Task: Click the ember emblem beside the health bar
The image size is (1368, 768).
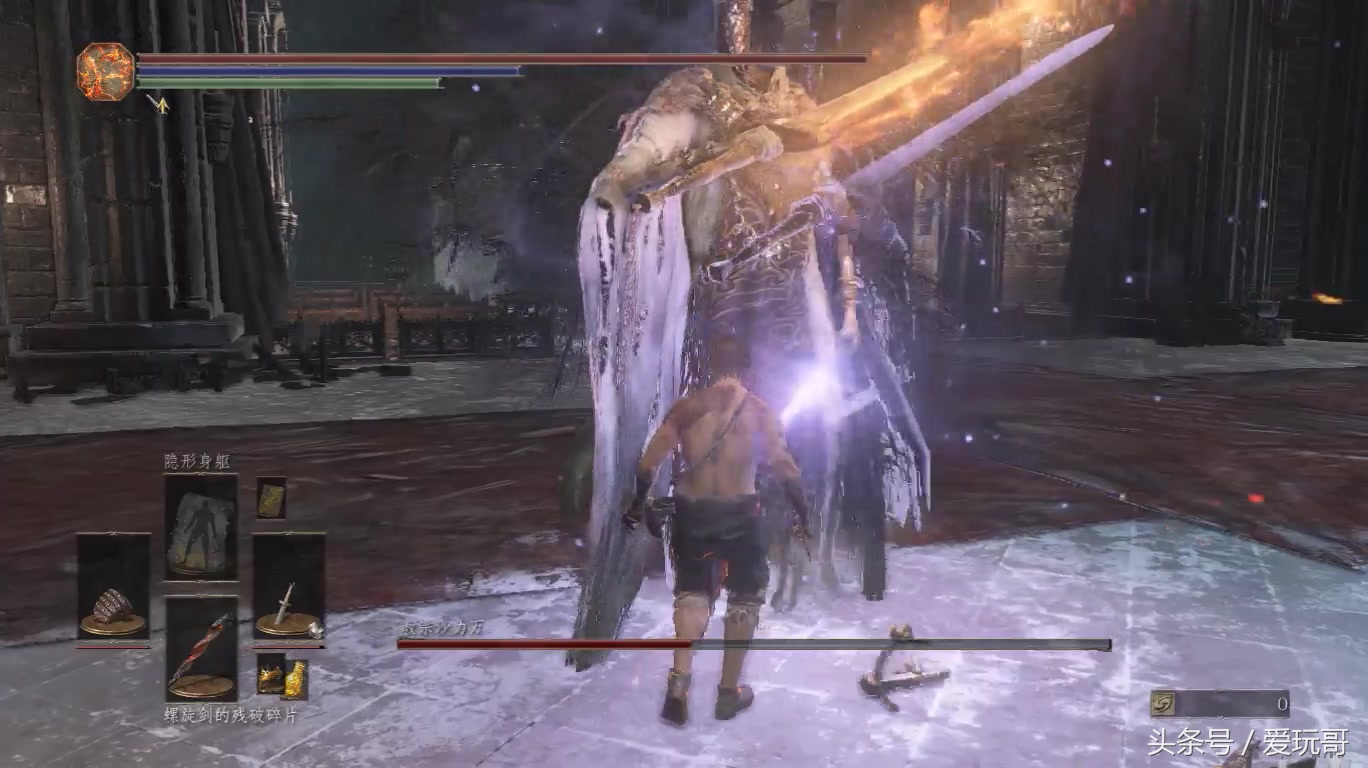Action: click(x=105, y=72)
